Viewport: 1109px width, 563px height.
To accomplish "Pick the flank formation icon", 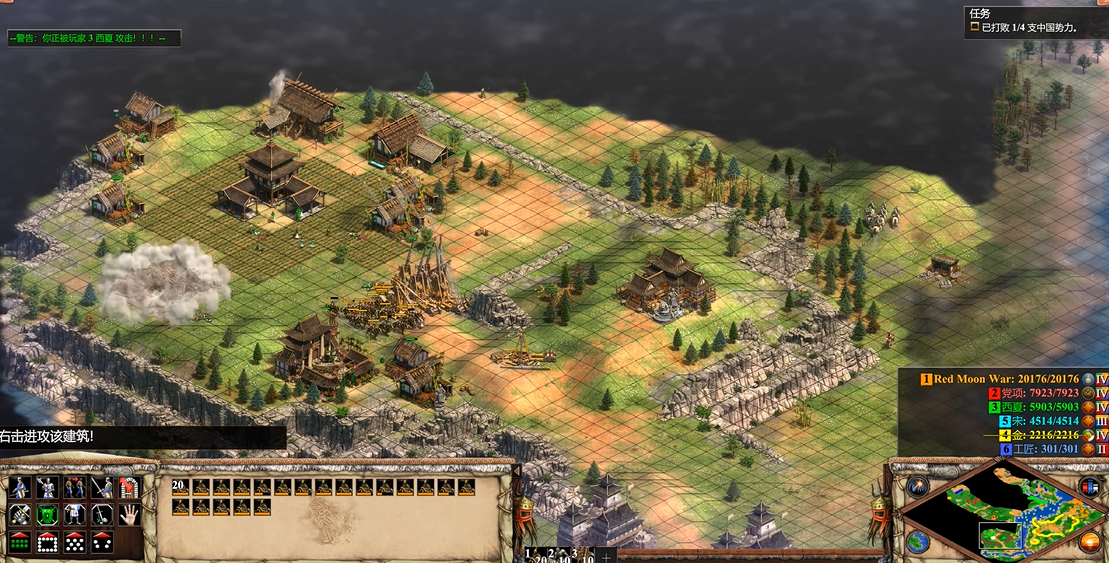I will coord(103,542).
